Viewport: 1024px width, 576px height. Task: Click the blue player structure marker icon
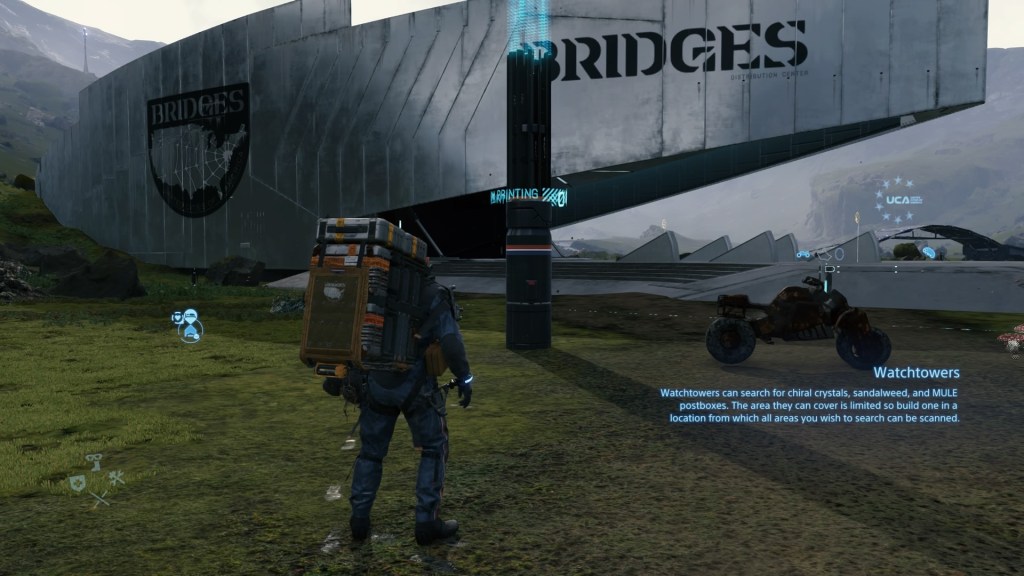(x=187, y=324)
